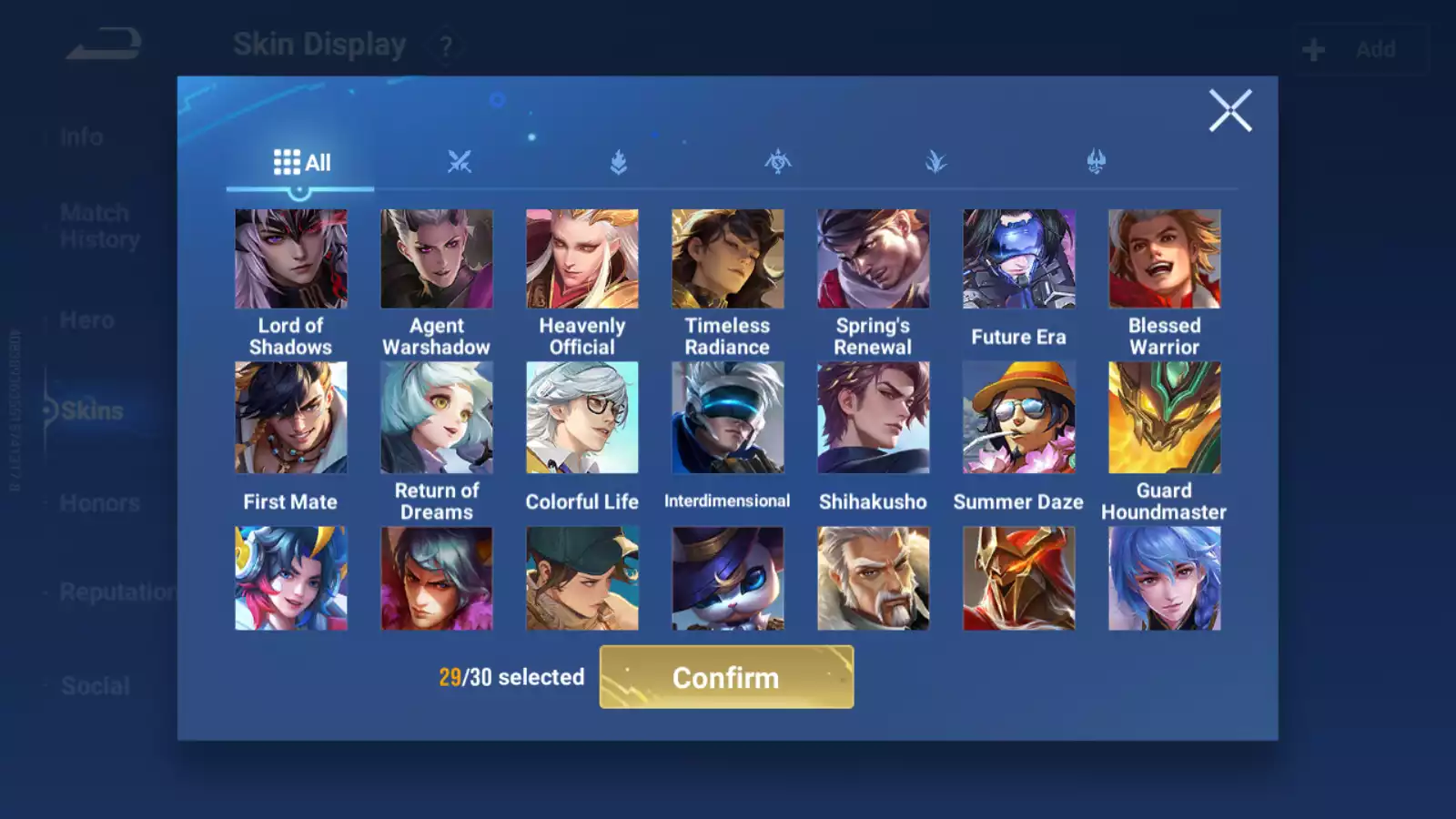The height and width of the screenshot is (819, 1456).
Task: Choose the Spring's Renewal skin
Action: click(x=873, y=259)
